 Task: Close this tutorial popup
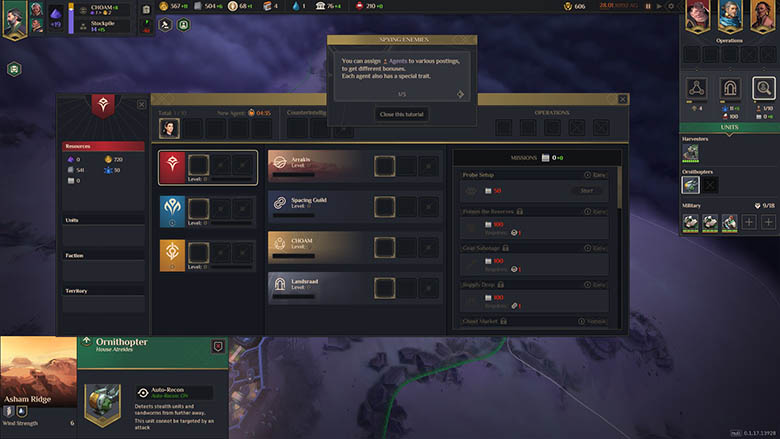click(x=403, y=114)
